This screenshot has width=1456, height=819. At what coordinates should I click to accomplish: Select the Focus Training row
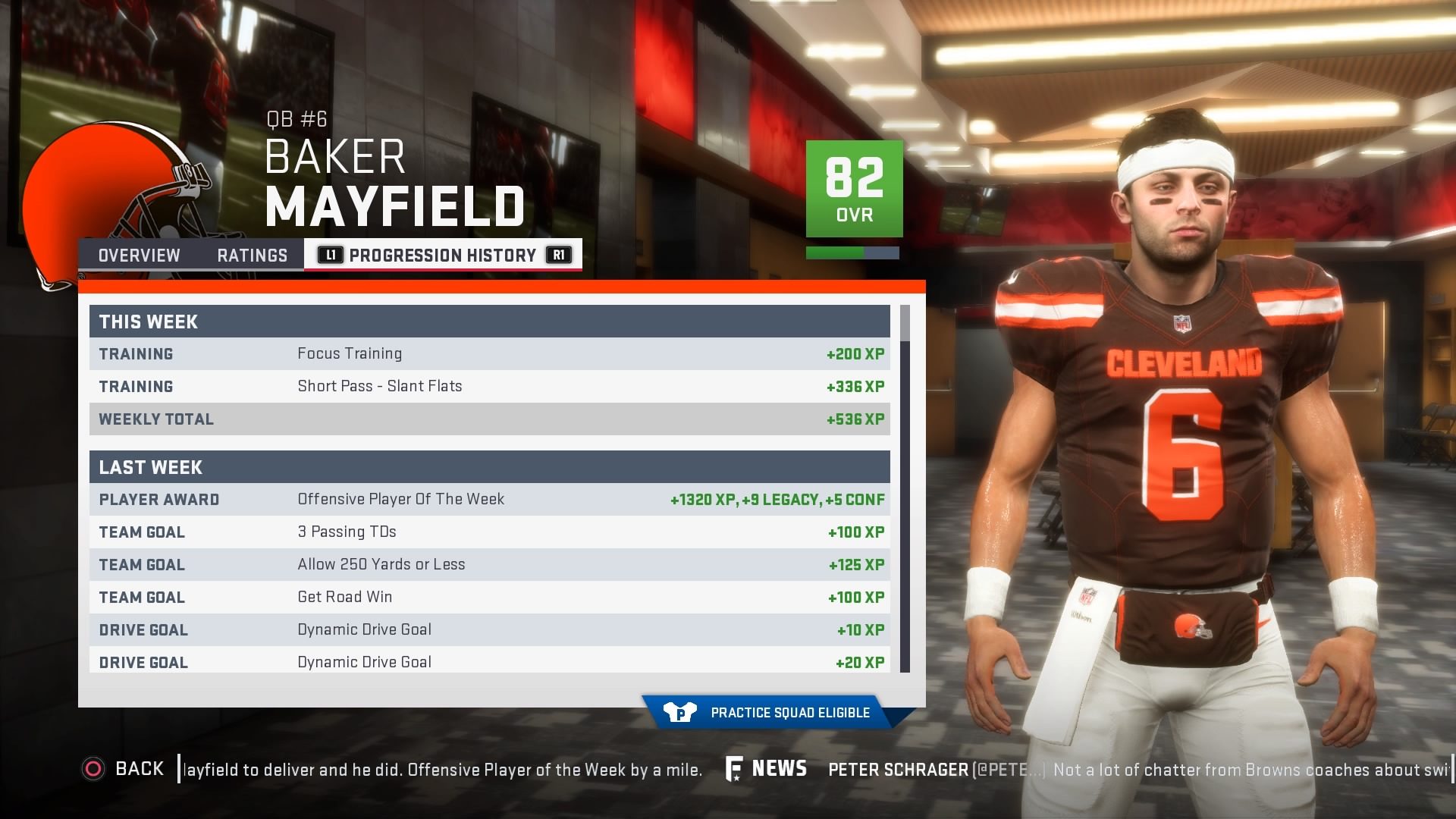(490, 354)
